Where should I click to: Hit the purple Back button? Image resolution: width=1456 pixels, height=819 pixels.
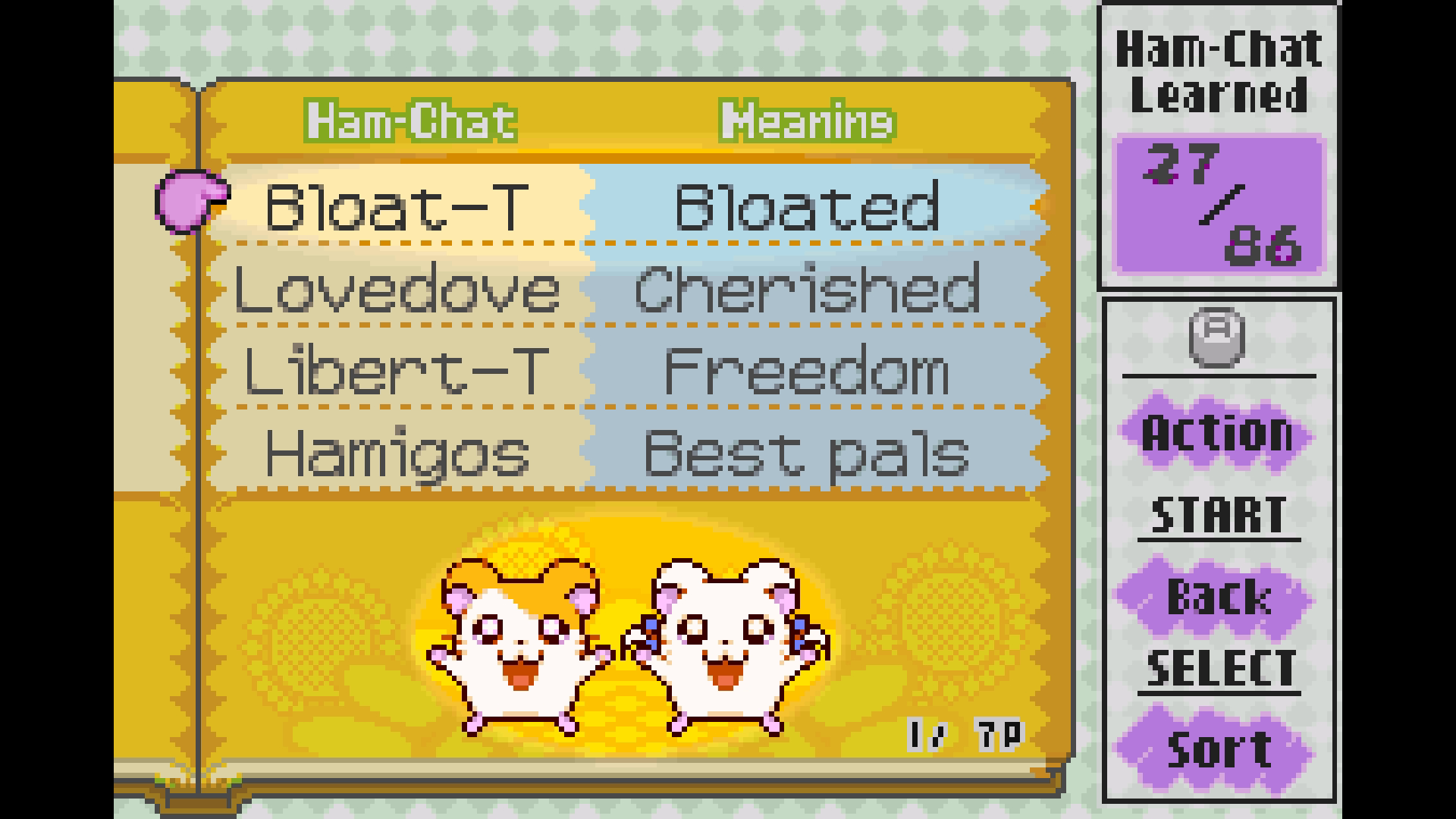tap(1216, 597)
